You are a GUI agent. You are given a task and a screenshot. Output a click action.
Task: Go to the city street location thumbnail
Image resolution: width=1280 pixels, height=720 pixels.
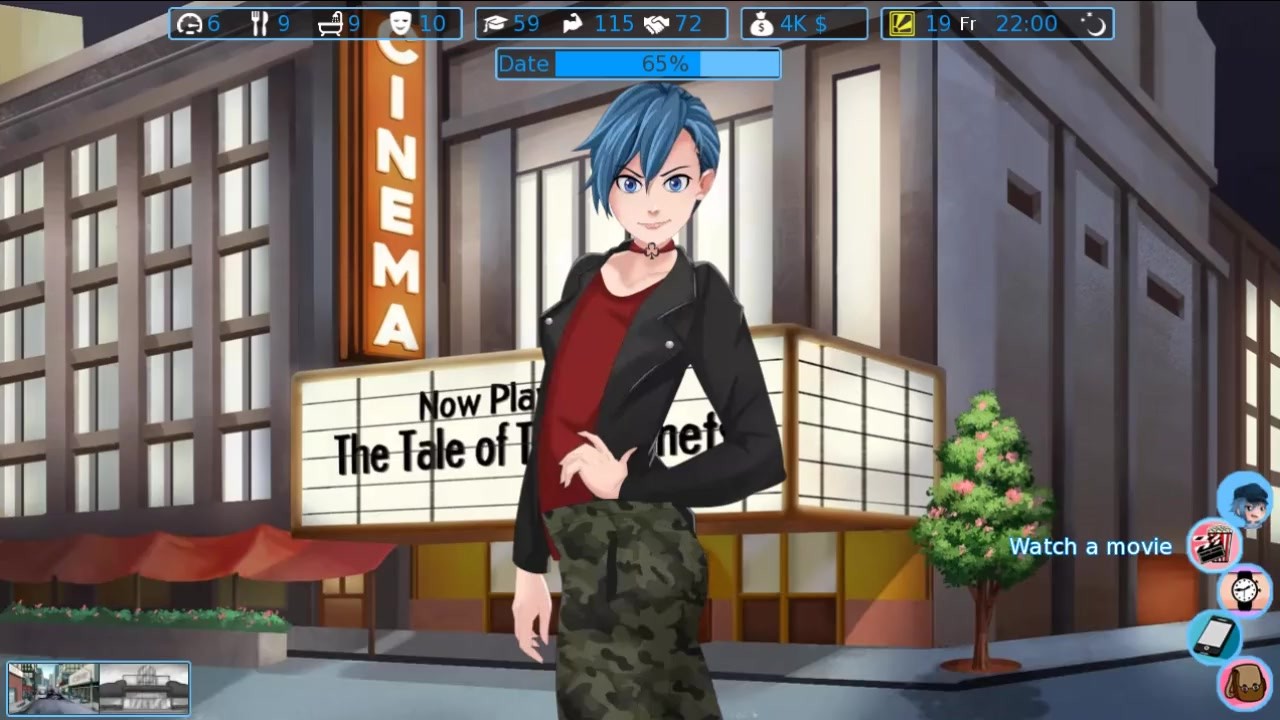pyautogui.click(x=53, y=688)
